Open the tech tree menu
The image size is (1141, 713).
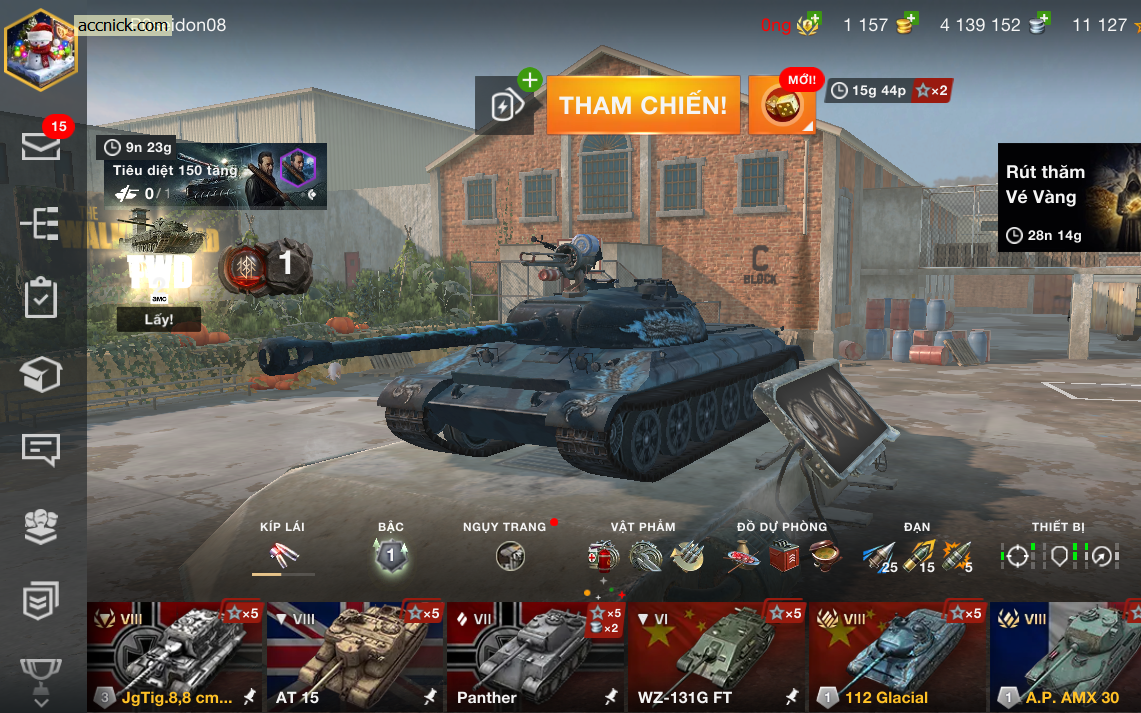(41, 223)
